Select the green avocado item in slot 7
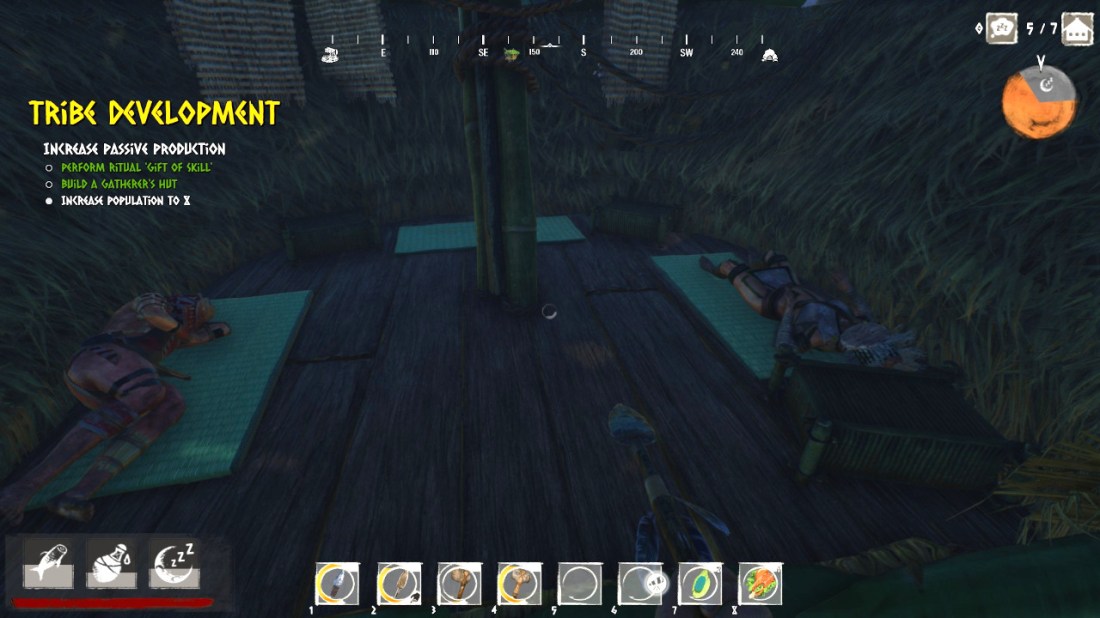Viewport: 1100px width, 618px height. tap(699, 583)
